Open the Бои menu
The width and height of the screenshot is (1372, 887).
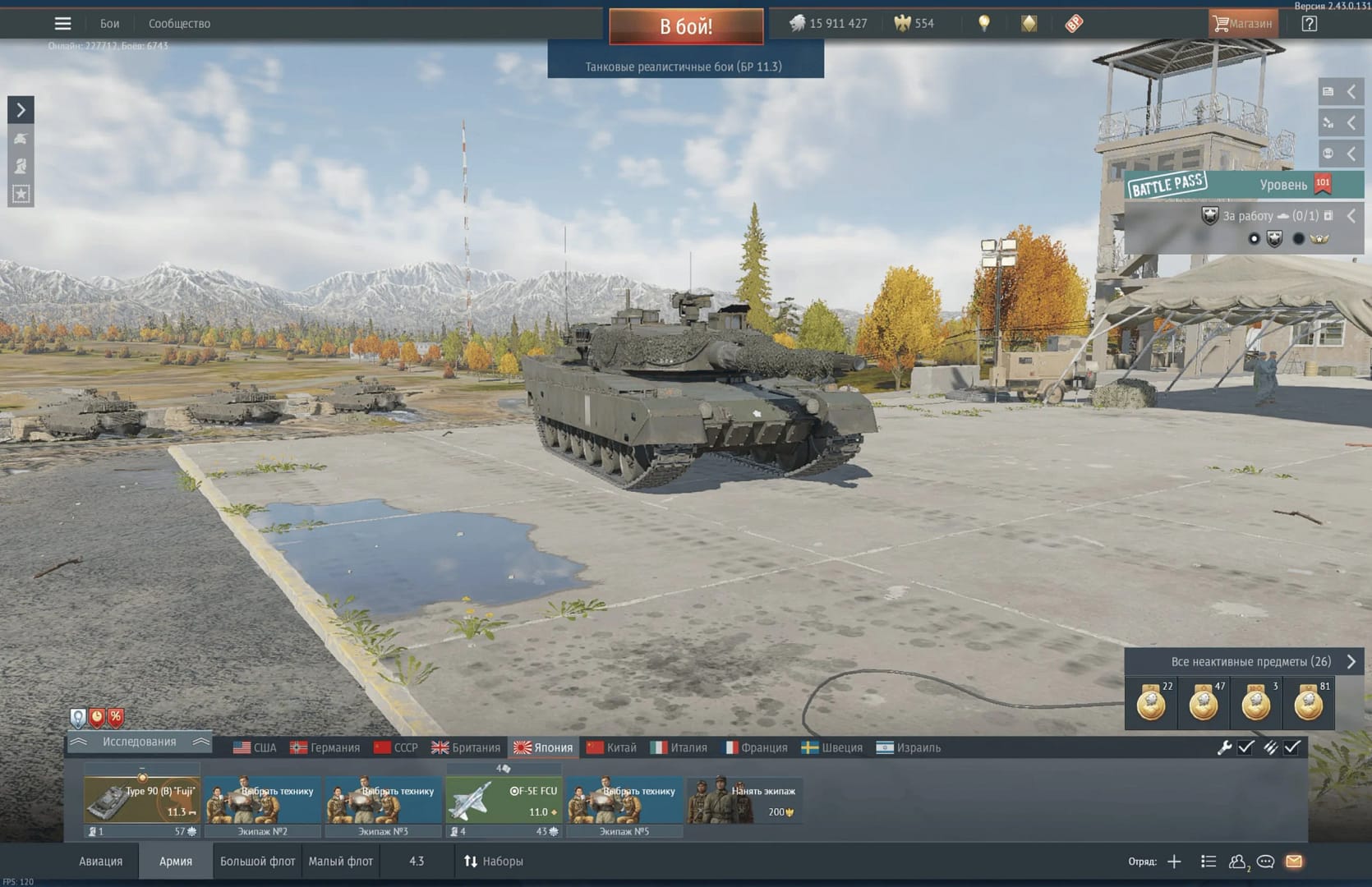(x=109, y=24)
